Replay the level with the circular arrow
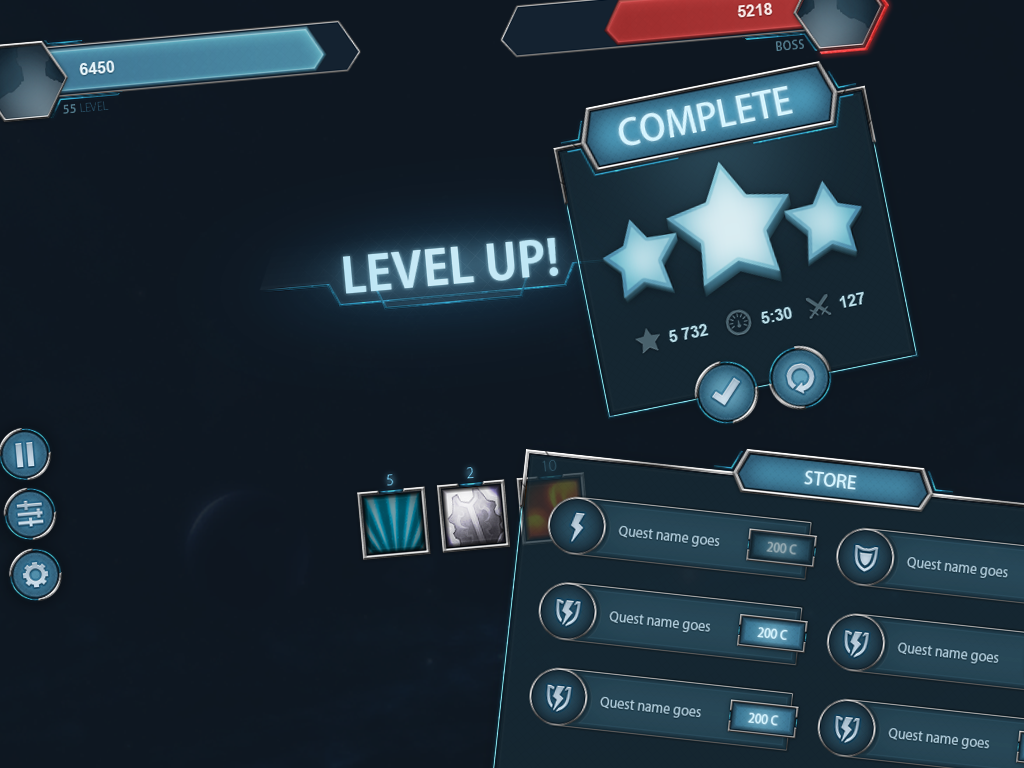The width and height of the screenshot is (1024, 768). tap(799, 377)
